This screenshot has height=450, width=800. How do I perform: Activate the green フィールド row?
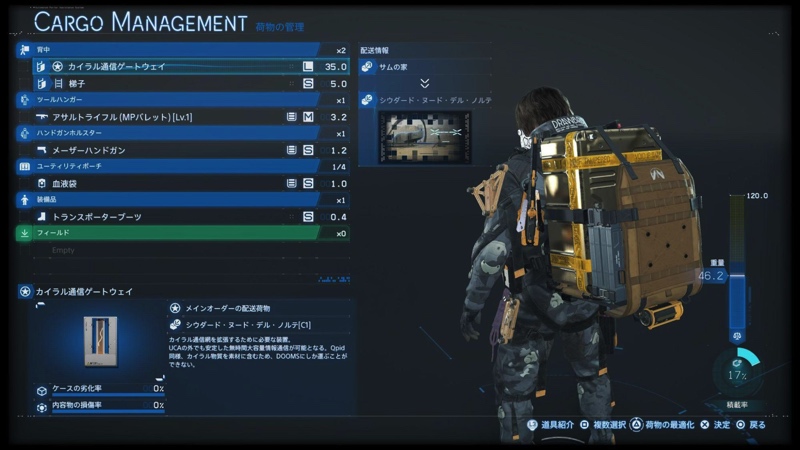coord(180,233)
